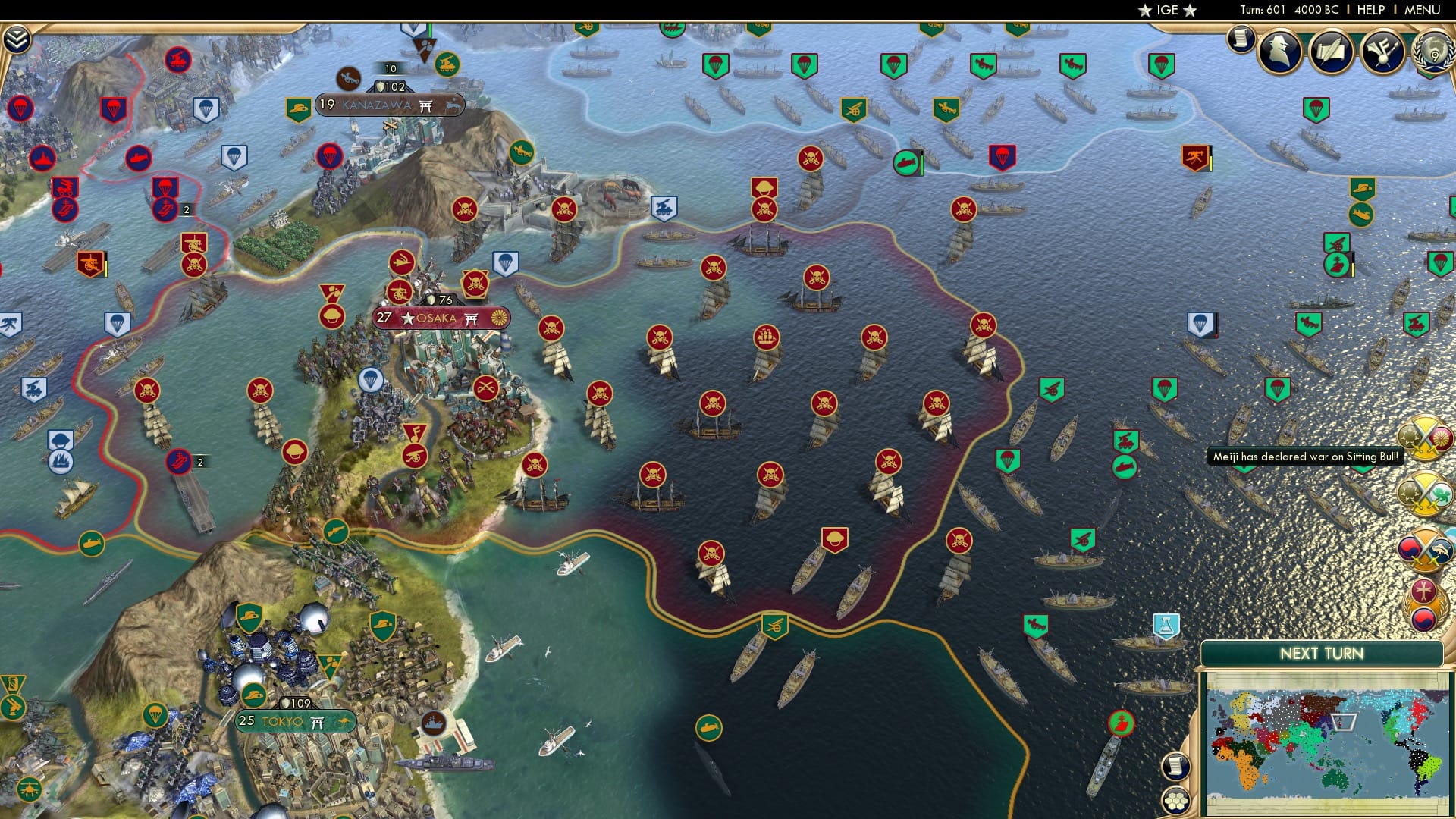The width and height of the screenshot is (1456, 819).
Task: Click the cross-and-taegeuk religion notification badge
Action: click(1423, 604)
